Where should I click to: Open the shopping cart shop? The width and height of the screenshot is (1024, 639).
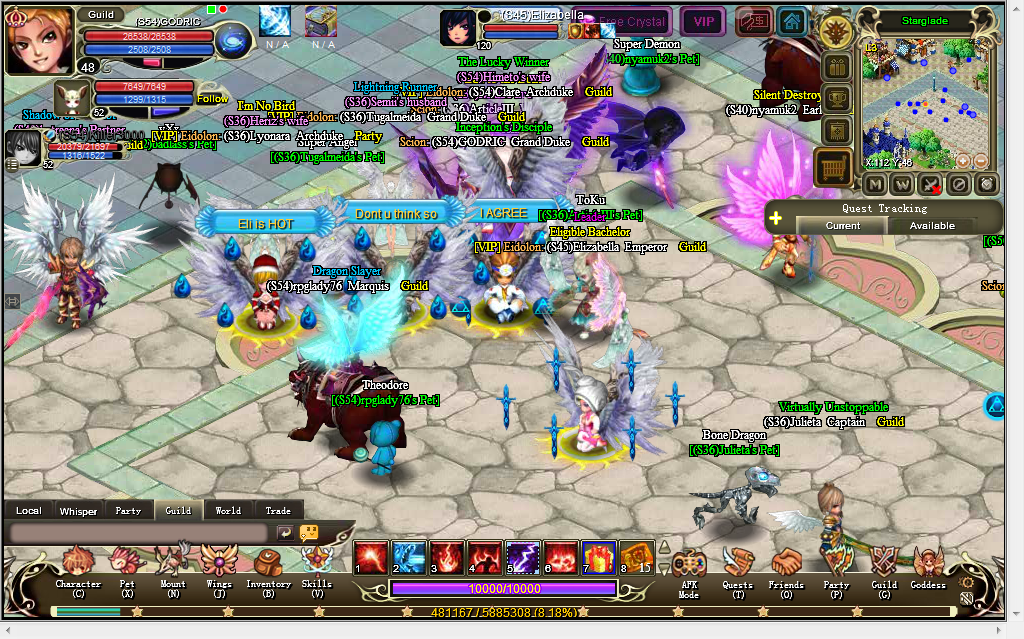coord(833,166)
